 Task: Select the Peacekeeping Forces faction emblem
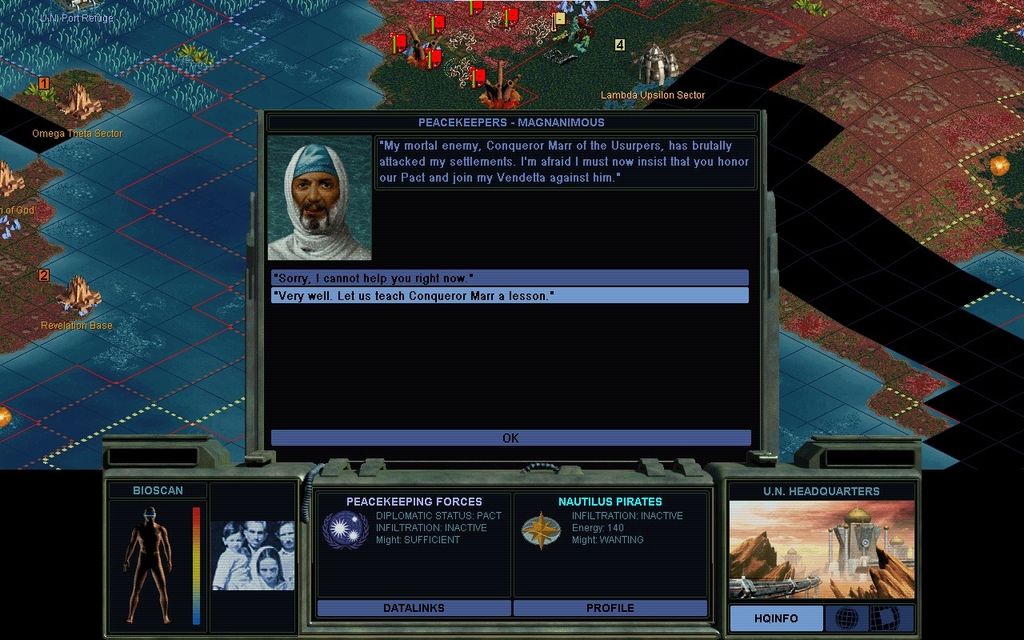coord(344,529)
